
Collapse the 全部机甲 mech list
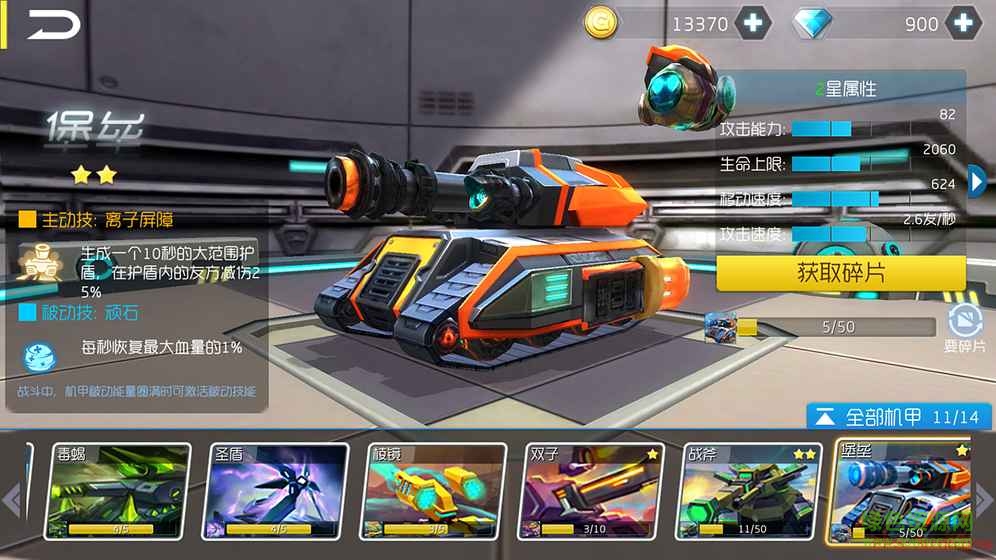(825, 417)
